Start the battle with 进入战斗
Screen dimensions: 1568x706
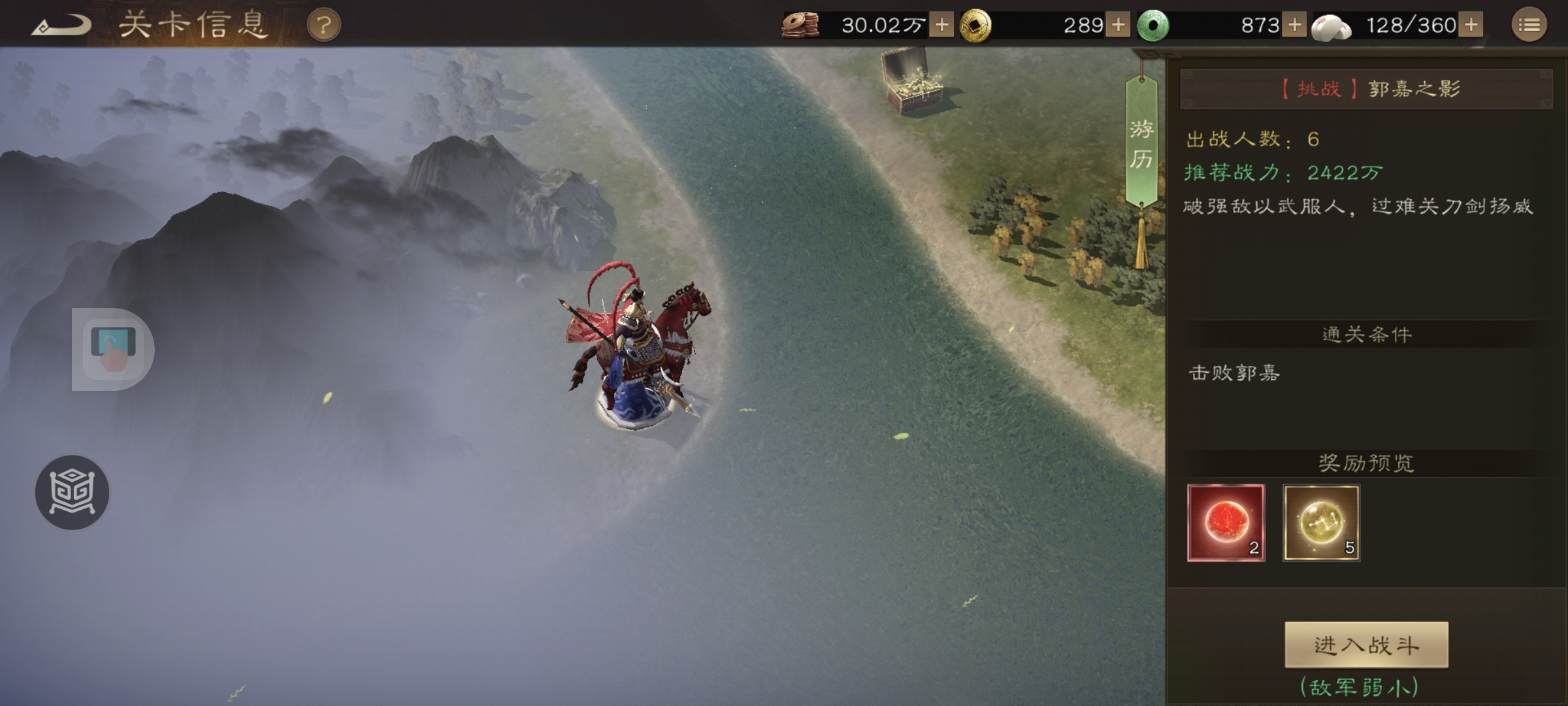(1366, 645)
